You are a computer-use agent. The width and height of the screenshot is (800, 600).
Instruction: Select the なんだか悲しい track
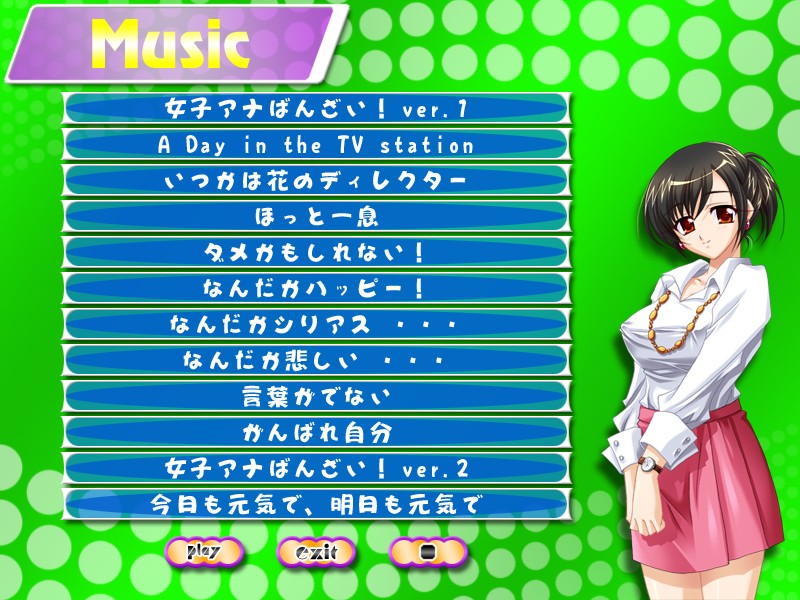(x=316, y=360)
